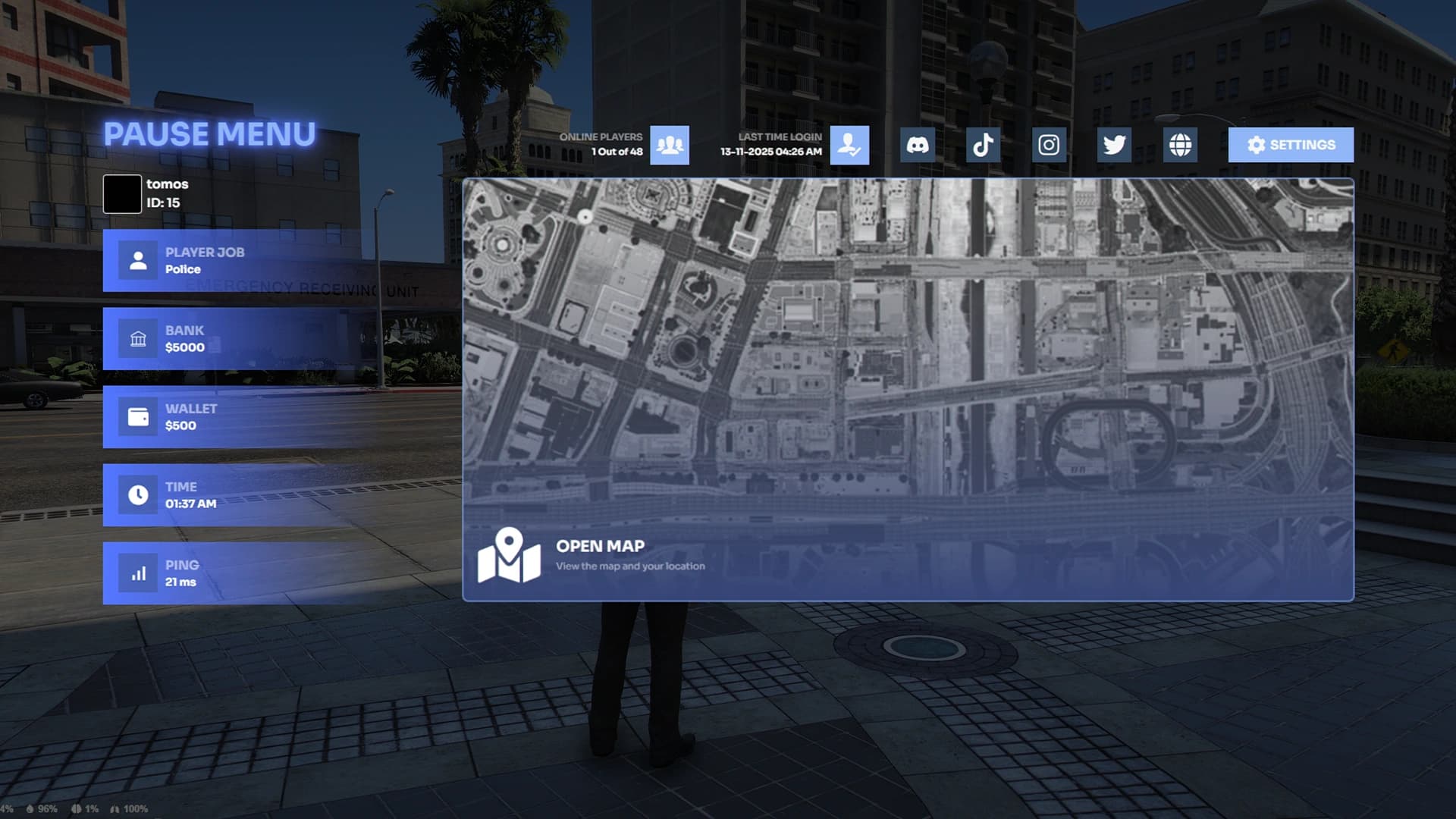Click the Time clock icon
The height and width of the screenshot is (819, 1456).
coord(137,495)
